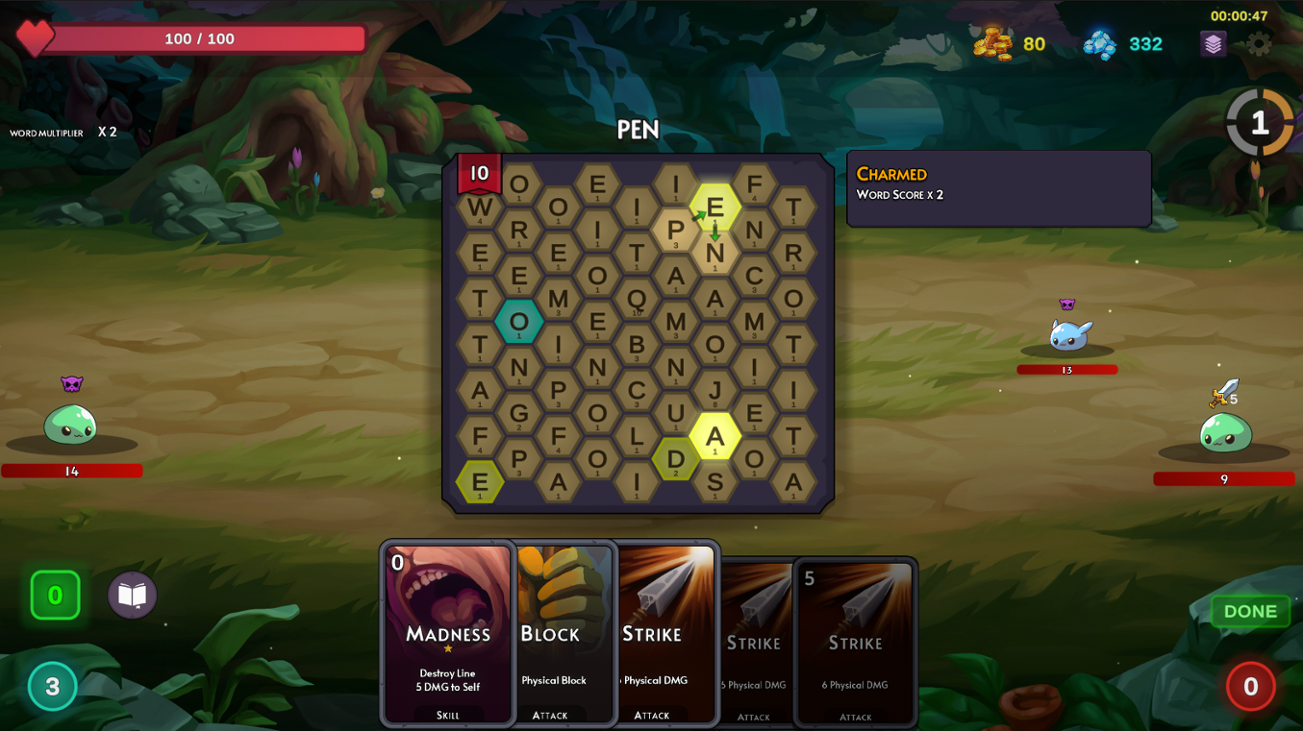
Task: Open the book glossary icon
Action: point(131,594)
